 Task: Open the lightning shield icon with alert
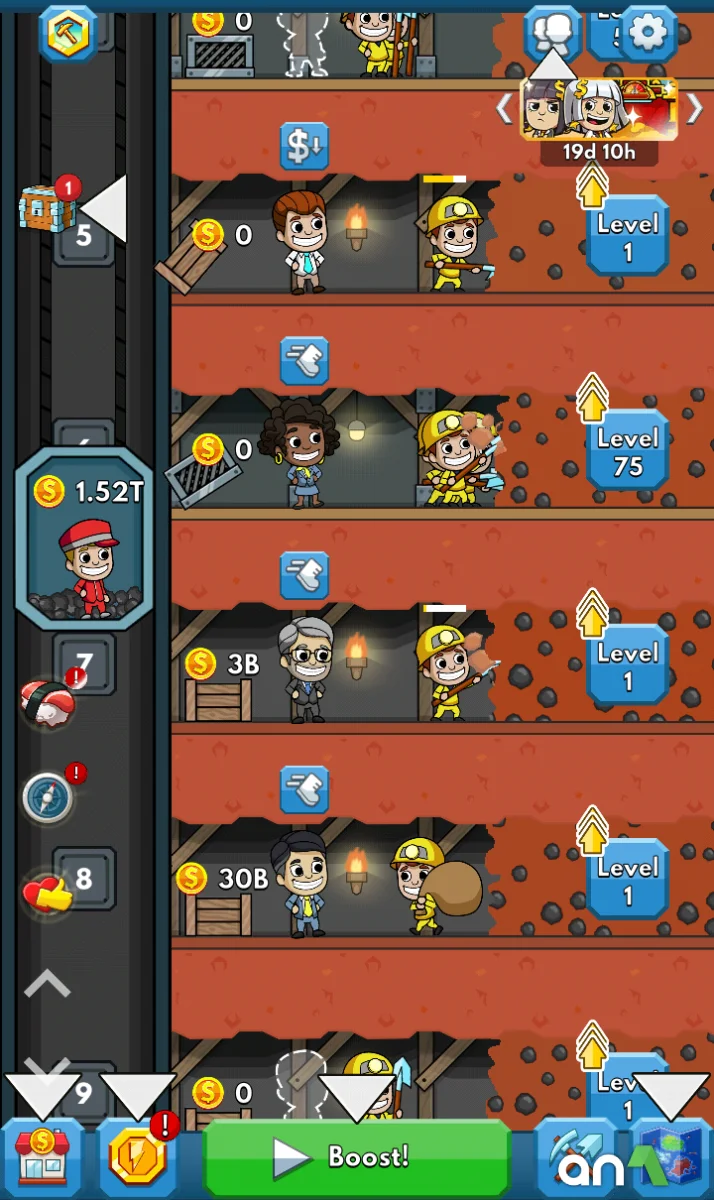[137, 1155]
